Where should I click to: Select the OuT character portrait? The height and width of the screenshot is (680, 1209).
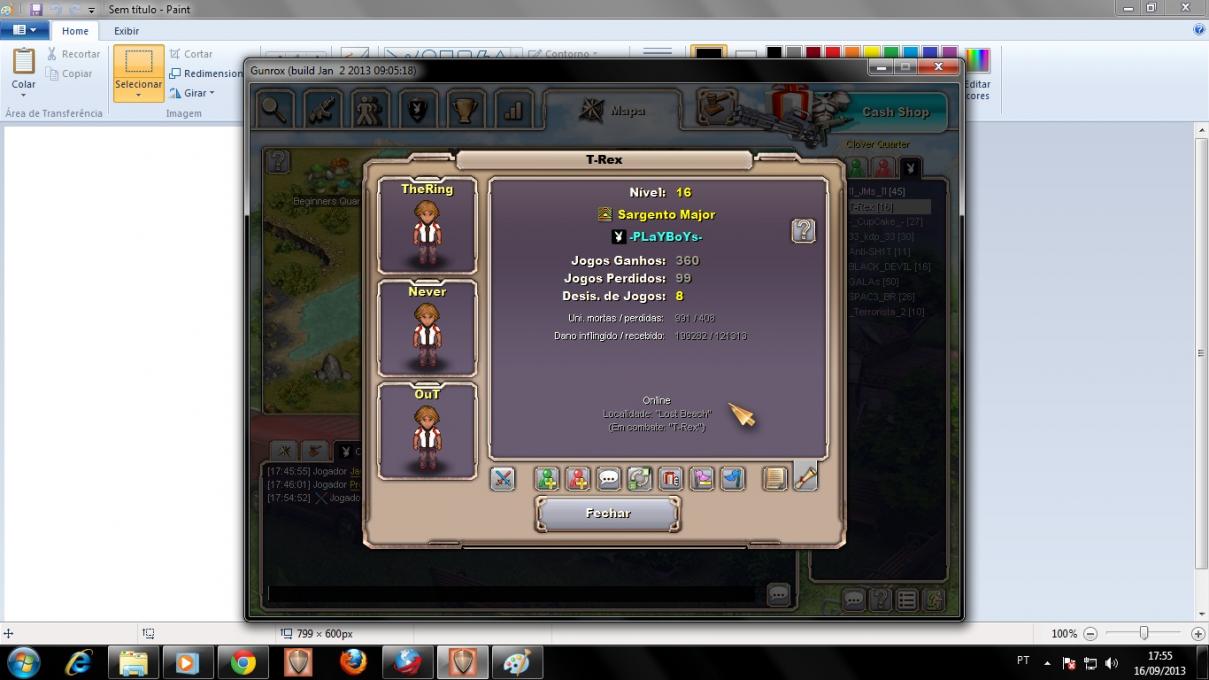click(x=427, y=431)
